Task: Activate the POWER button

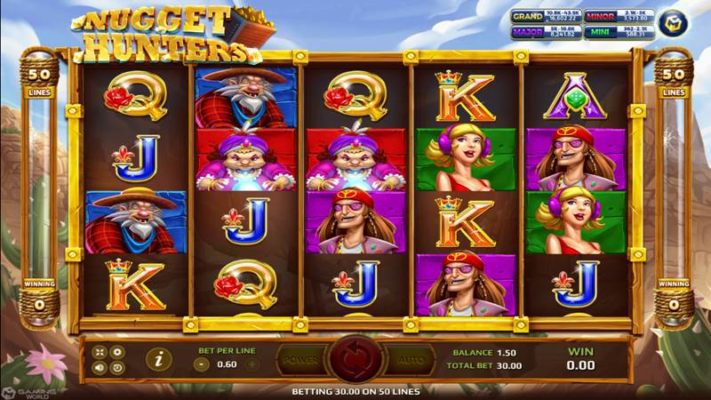Action: (x=301, y=357)
